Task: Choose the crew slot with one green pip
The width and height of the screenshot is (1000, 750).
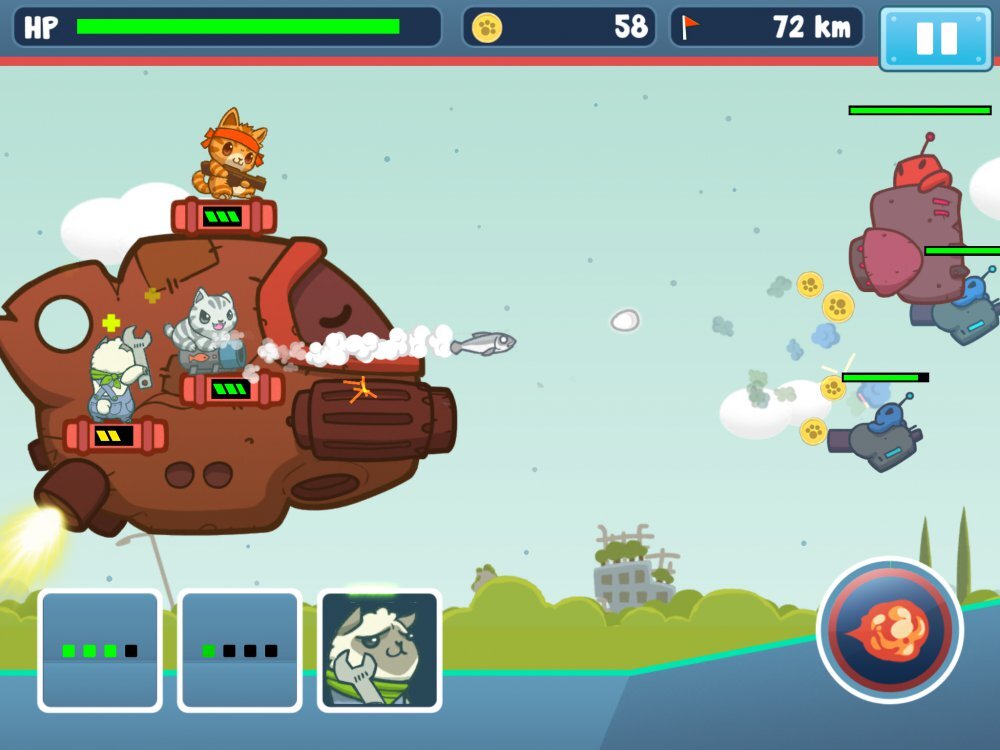Action: click(239, 650)
